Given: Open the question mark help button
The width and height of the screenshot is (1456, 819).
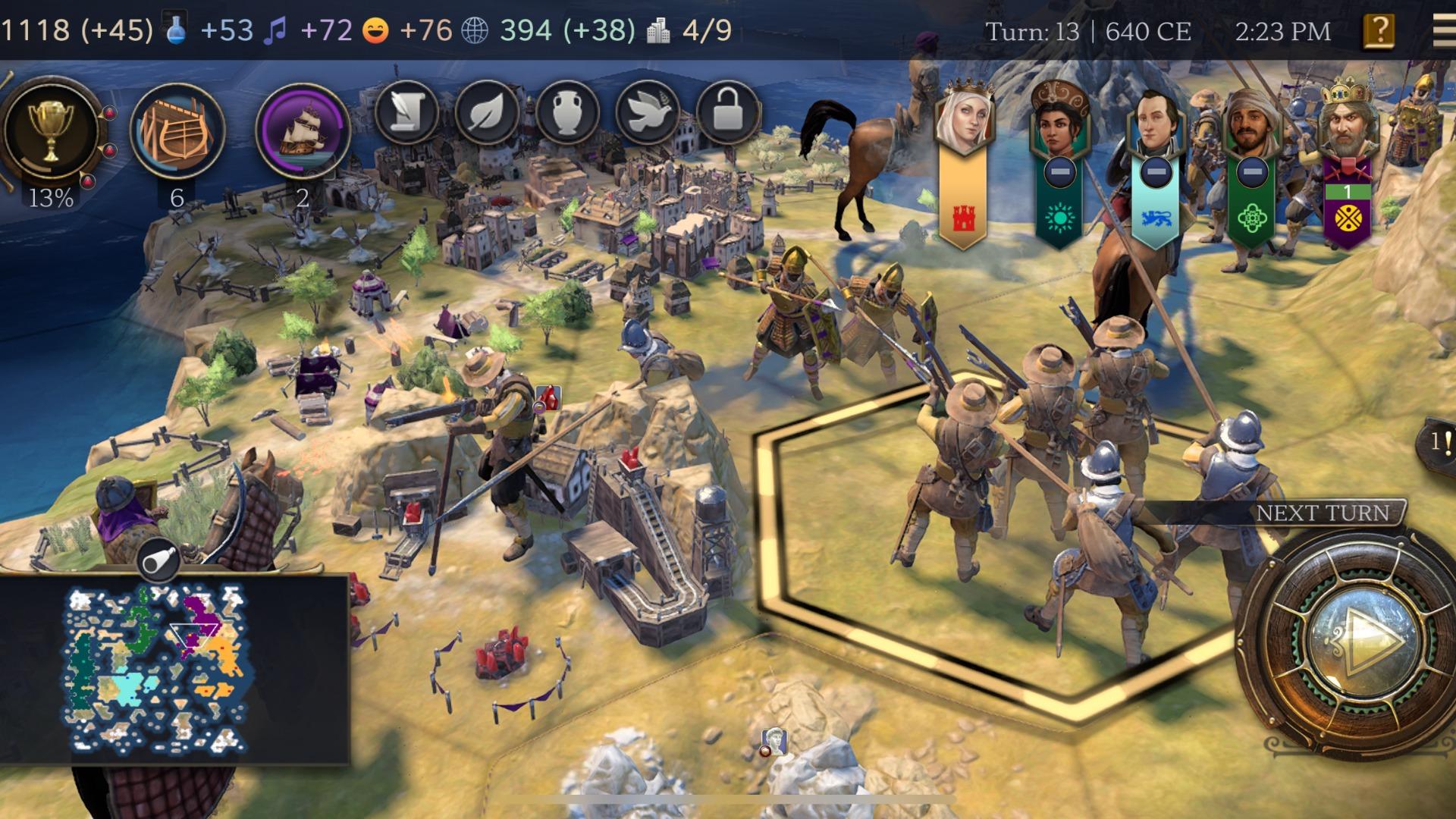Looking at the screenshot, I should [x=1379, y=31].
